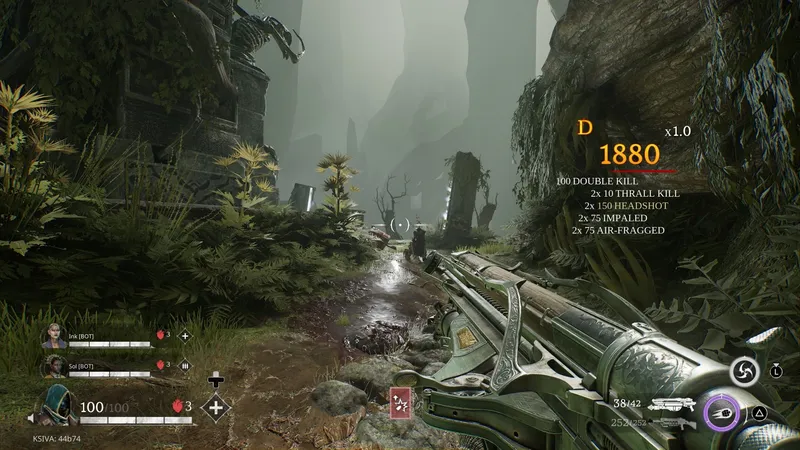The image size is (800, 450).
Task: Activate the spinning blades ability icon
Action: pyautogui.click(x=741, y=370)
